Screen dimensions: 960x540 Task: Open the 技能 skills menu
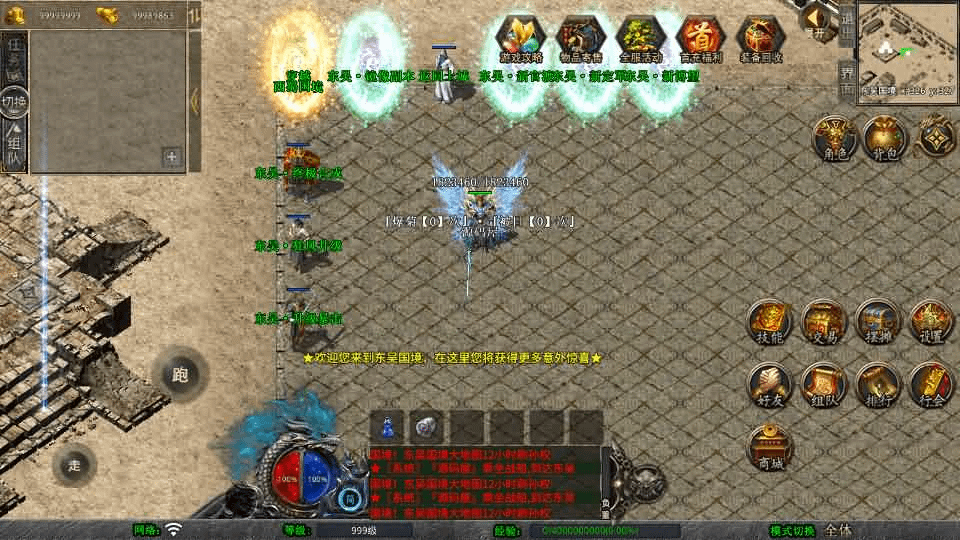pos(769,322)
